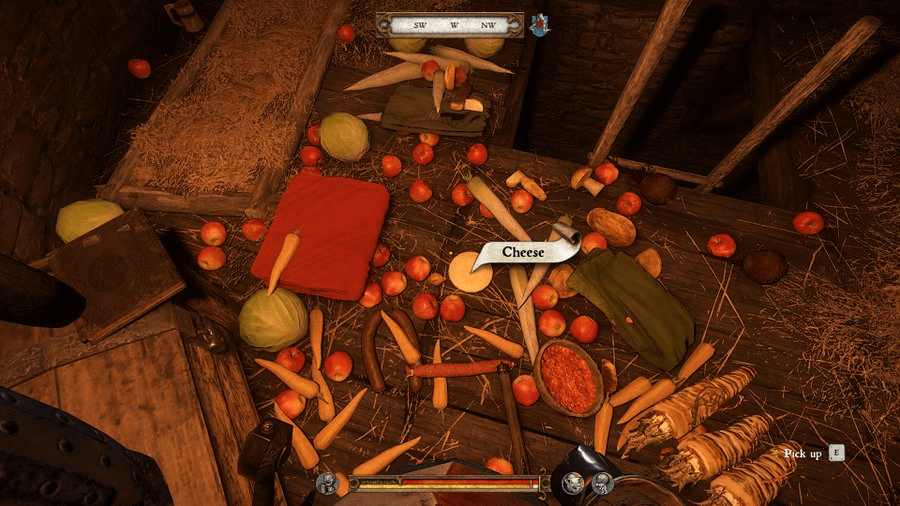900x506 pixels.
Task: Click the compass bar showing SW W NW
Action: [449, 25]
